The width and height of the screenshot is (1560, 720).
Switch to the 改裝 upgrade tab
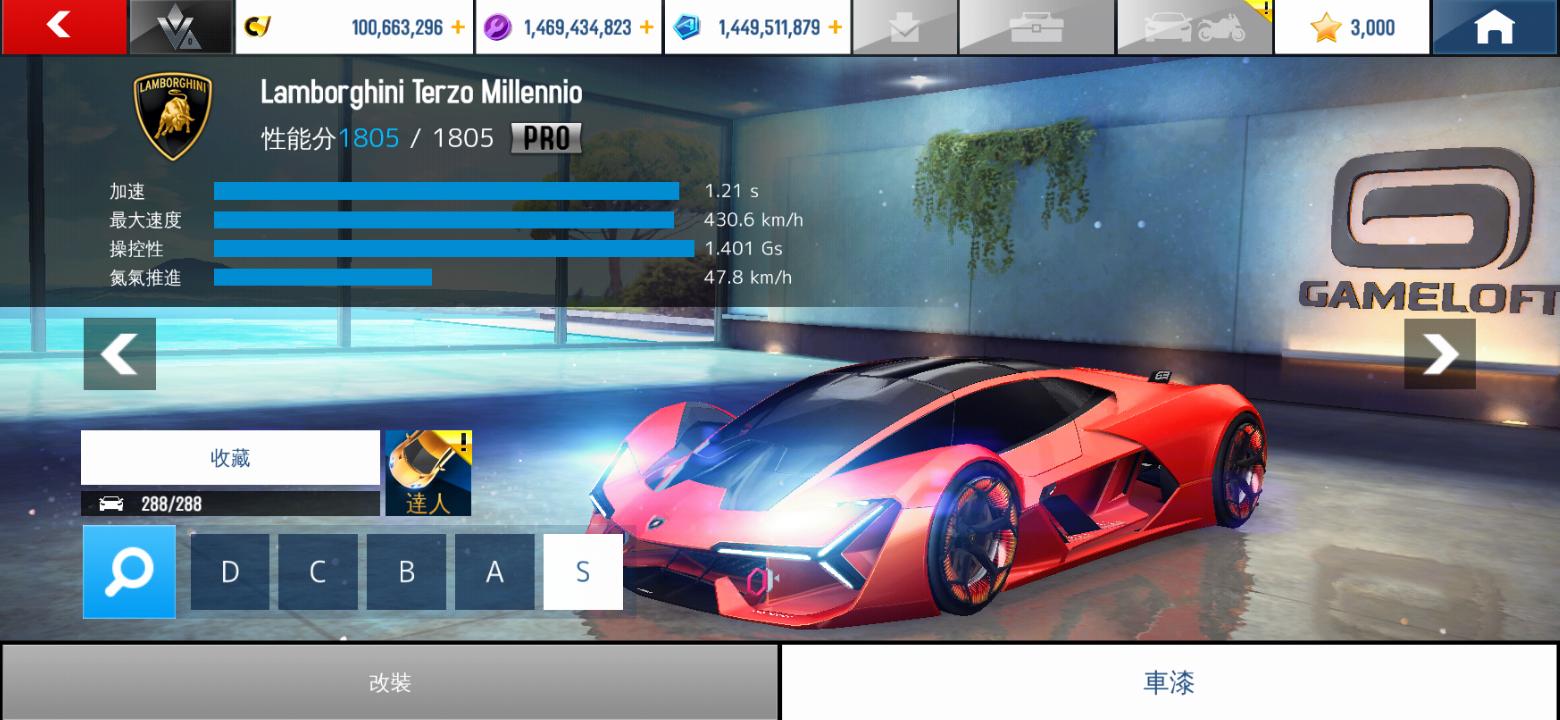click(389, 683)
